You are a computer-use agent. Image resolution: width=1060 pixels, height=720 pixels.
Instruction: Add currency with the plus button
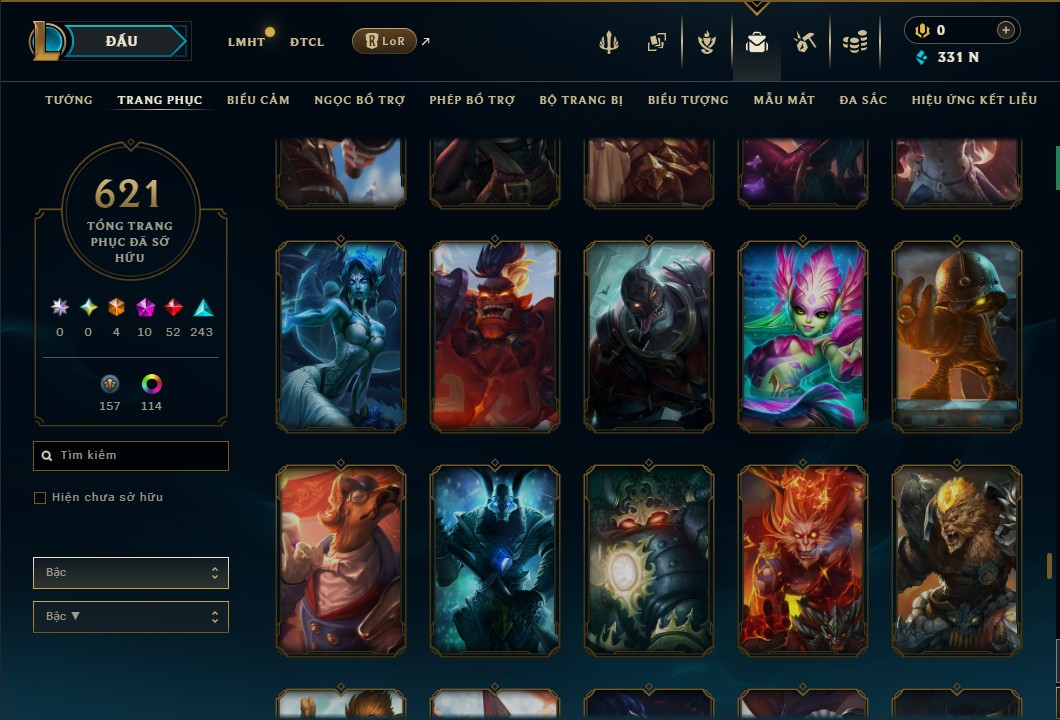tap(1005, 30)
